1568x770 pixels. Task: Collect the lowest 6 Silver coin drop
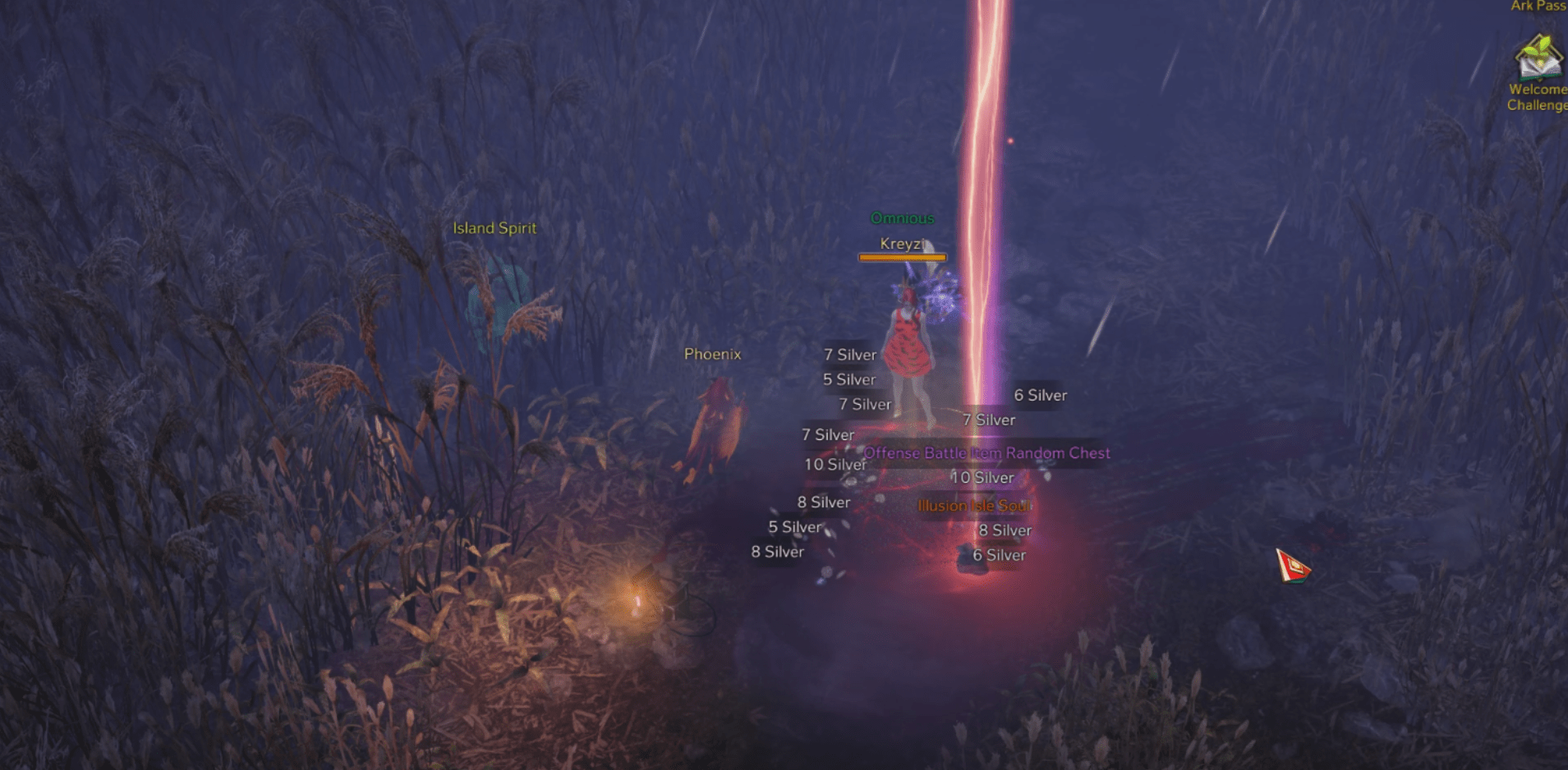click(x=999, y=555)
